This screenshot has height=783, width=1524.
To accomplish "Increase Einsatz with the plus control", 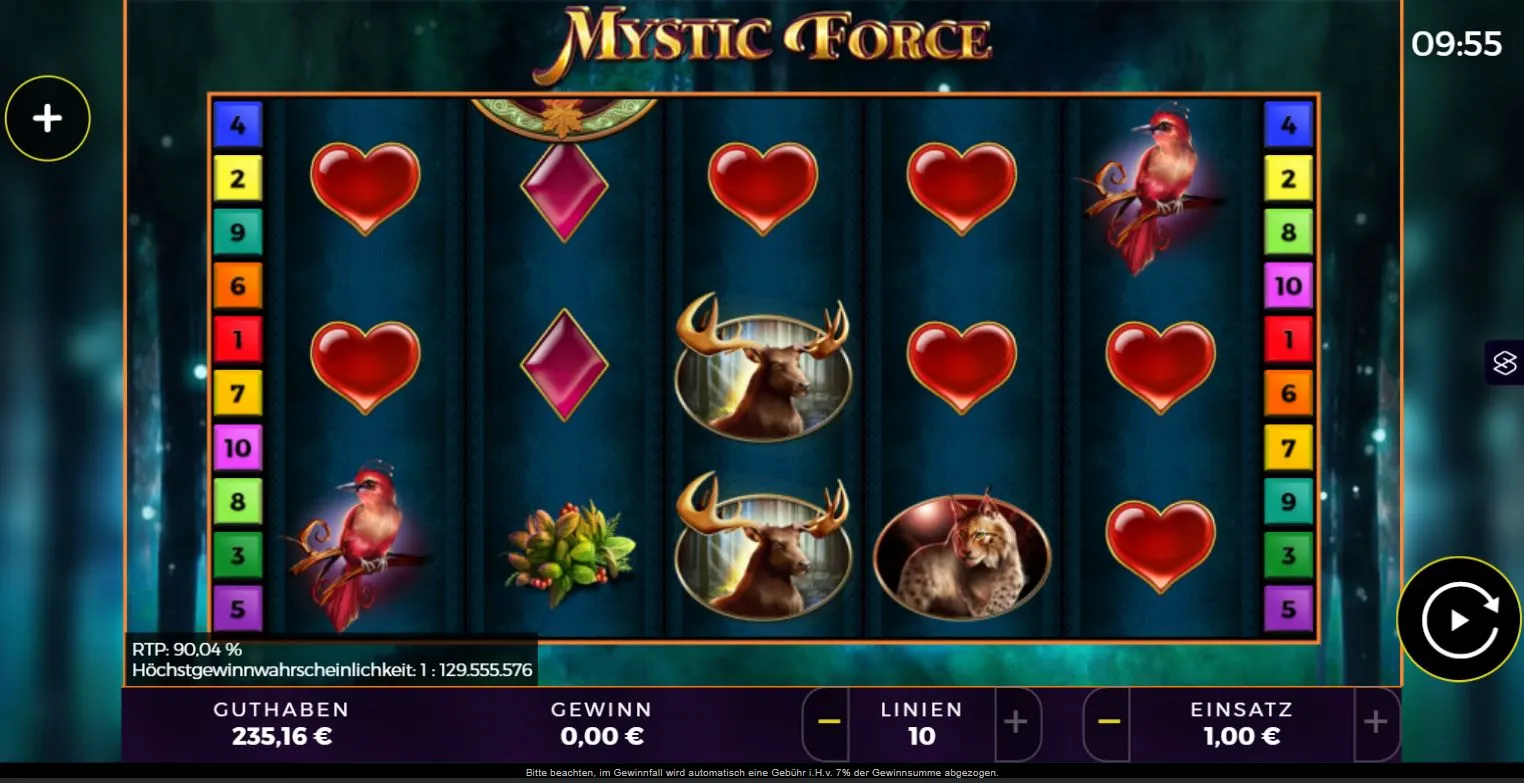I will pyautogui.click(x=1377, y=723).
